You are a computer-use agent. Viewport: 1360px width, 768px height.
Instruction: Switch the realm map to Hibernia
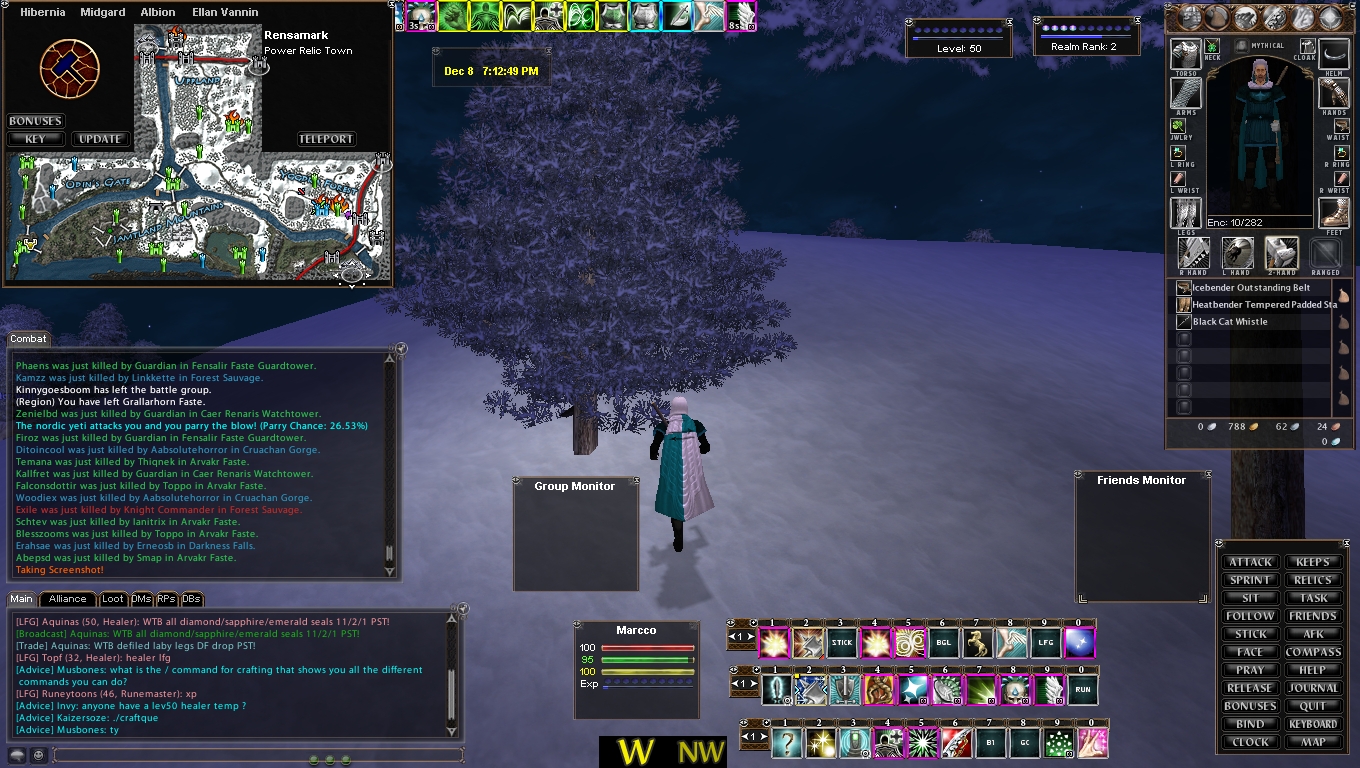43,12
